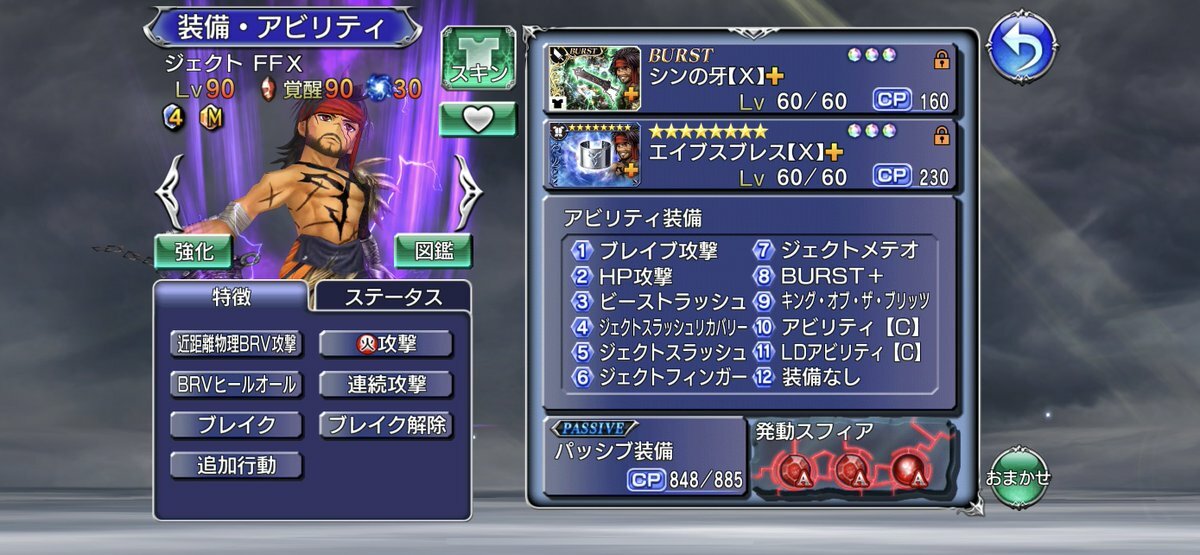
Task: Select the ブレイク解除 trait tag
Action: pos(386,425)
